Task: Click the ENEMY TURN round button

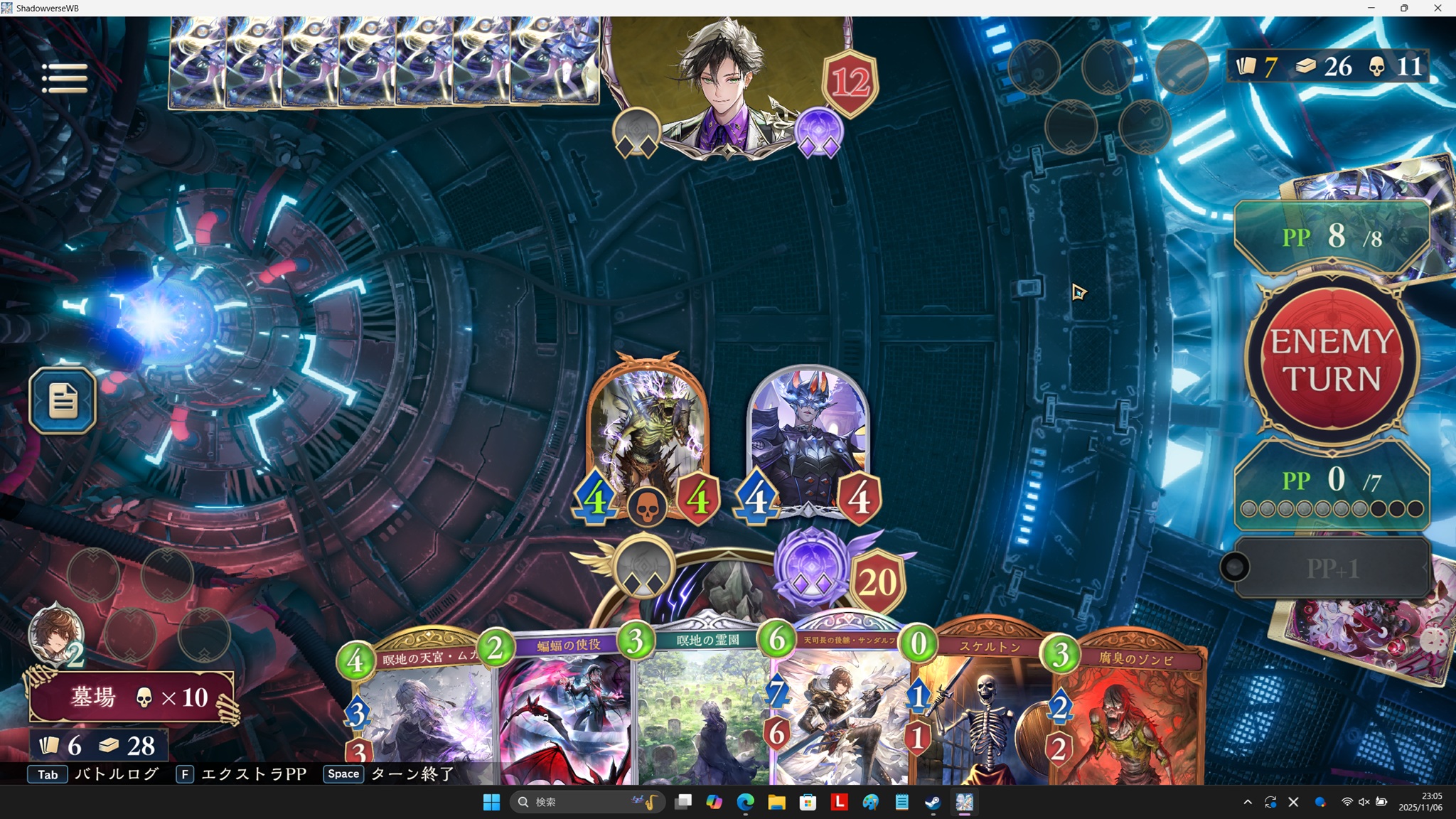Action: point(1331,360)
